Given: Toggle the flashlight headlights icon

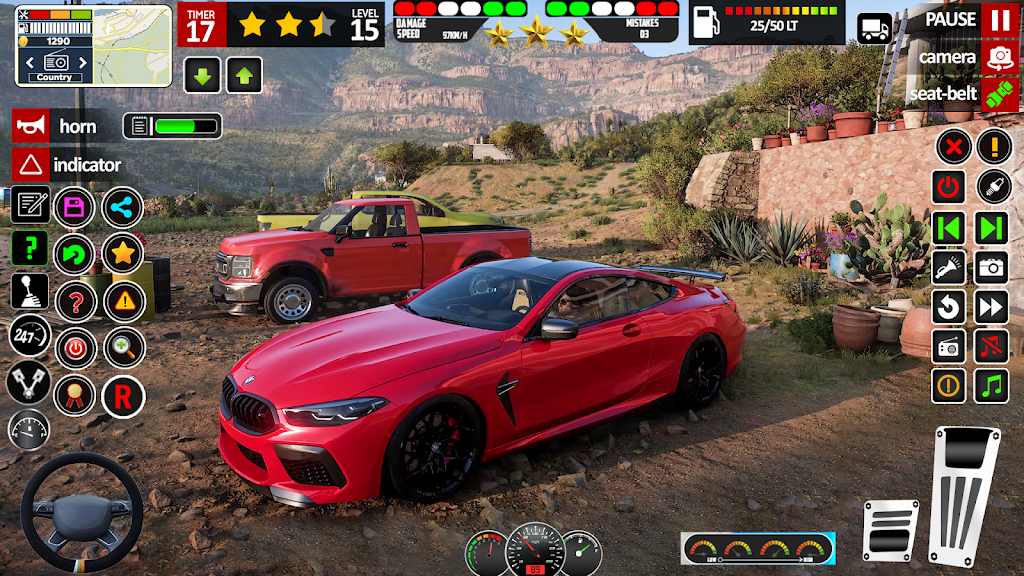Looking at the screenshot, I should click(x=948, y=267).
